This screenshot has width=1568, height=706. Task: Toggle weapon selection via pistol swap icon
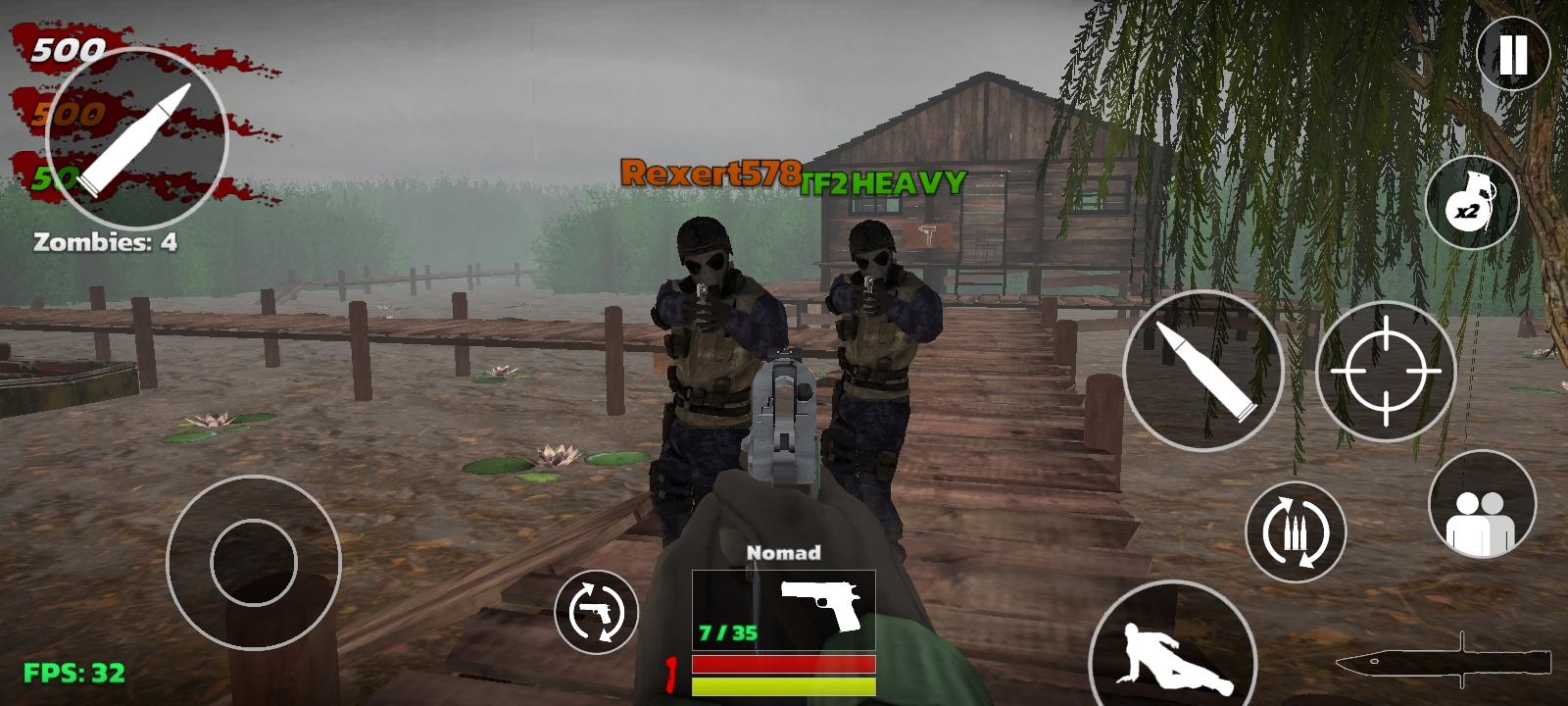tap(598, 608)
